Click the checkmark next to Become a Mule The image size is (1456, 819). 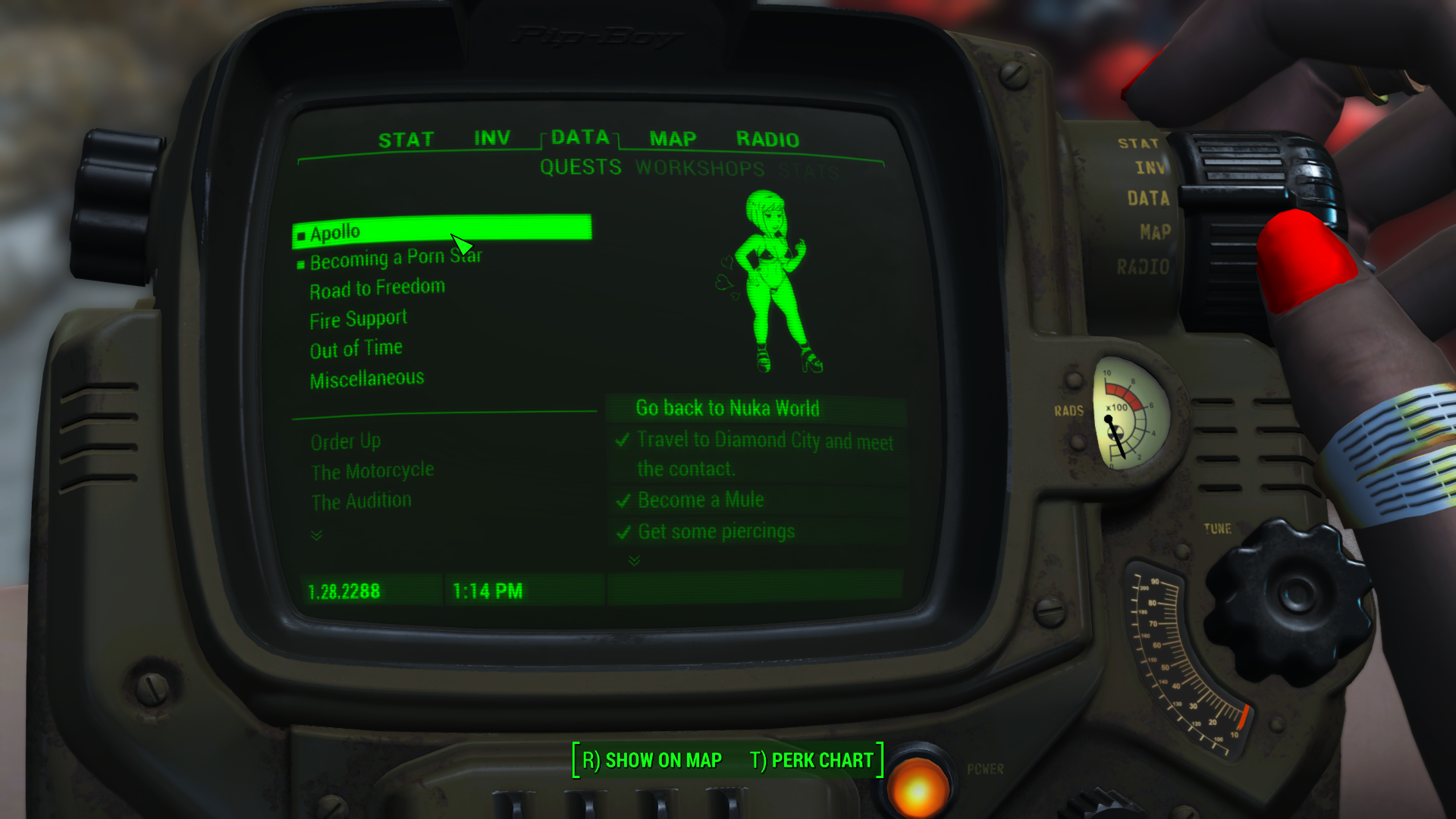coord(623,500)
